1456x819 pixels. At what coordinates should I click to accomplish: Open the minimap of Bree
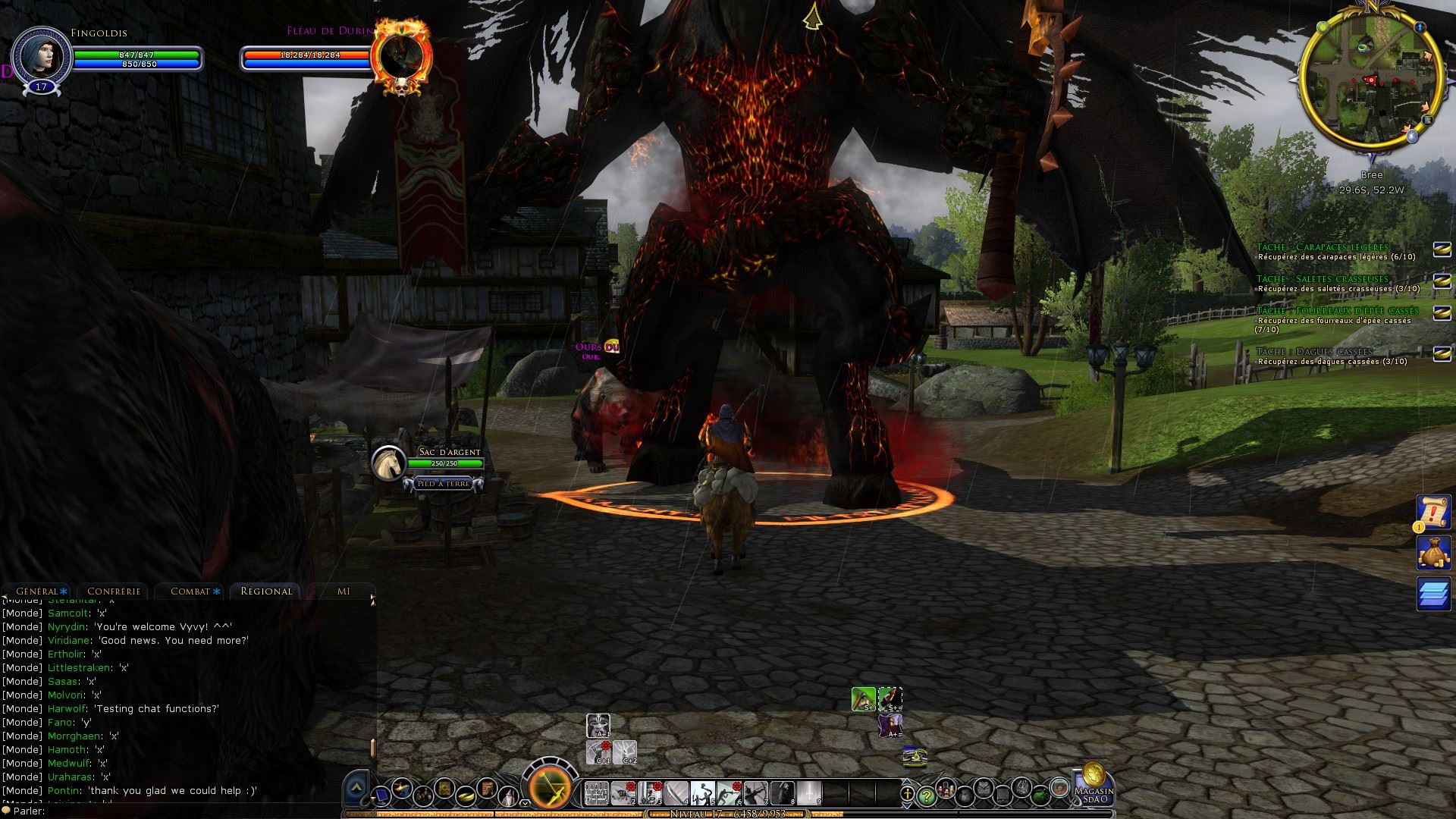pyautogui.click(x=1370, y=78)
